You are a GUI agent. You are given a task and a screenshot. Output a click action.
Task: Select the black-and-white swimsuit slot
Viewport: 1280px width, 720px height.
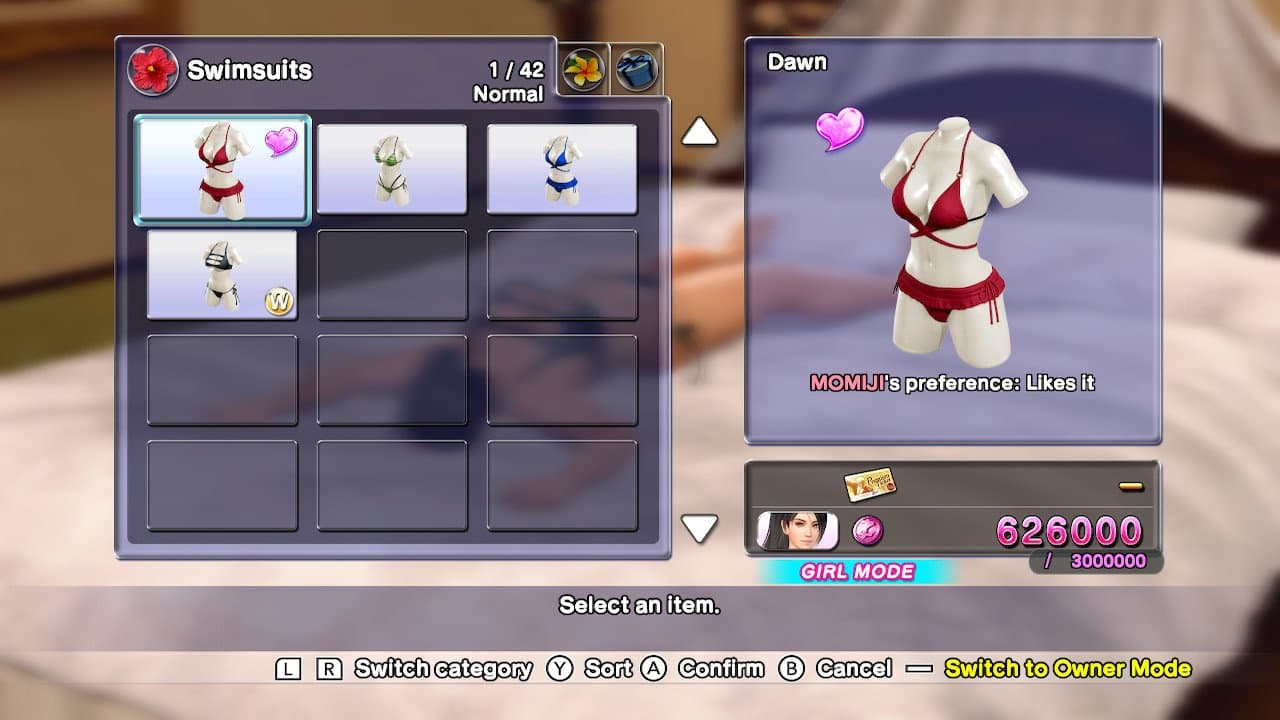[222, 274]
